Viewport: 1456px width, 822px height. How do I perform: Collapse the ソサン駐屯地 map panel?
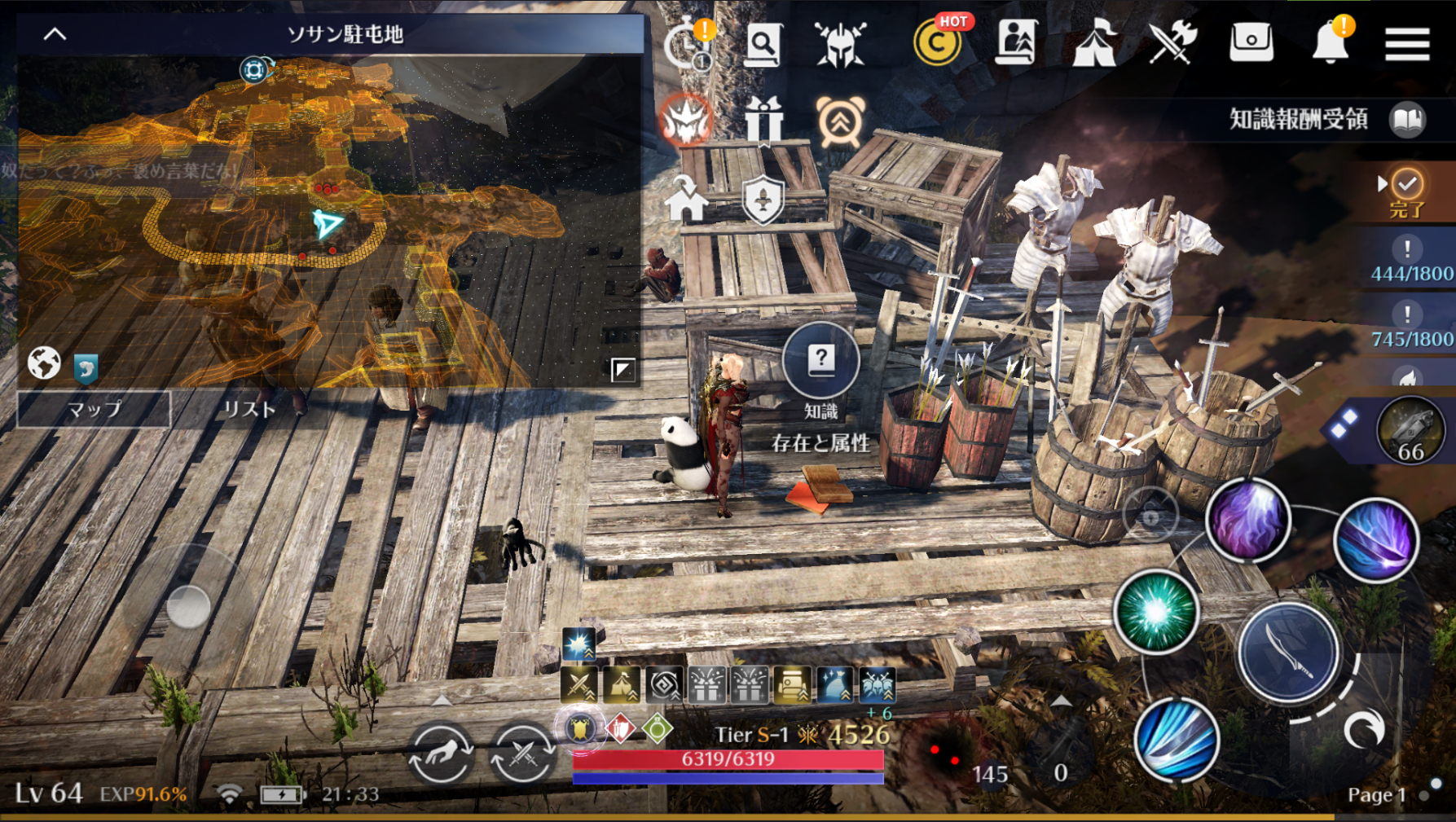tap(55, 34)
